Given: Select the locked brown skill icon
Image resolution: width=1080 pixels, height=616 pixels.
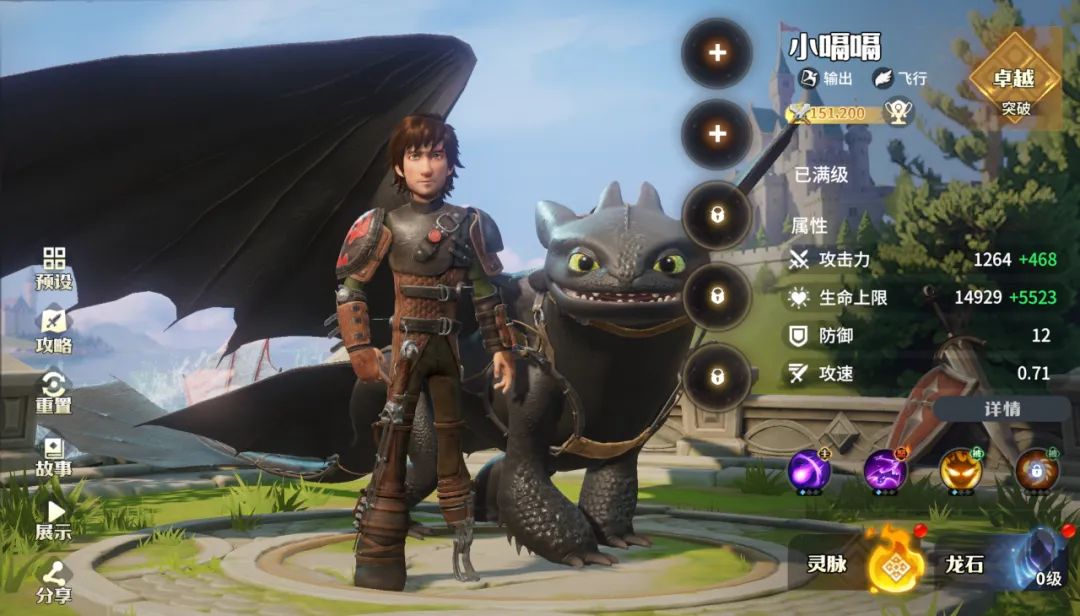Looking at the screenshot, I should tap(1037, 470).
